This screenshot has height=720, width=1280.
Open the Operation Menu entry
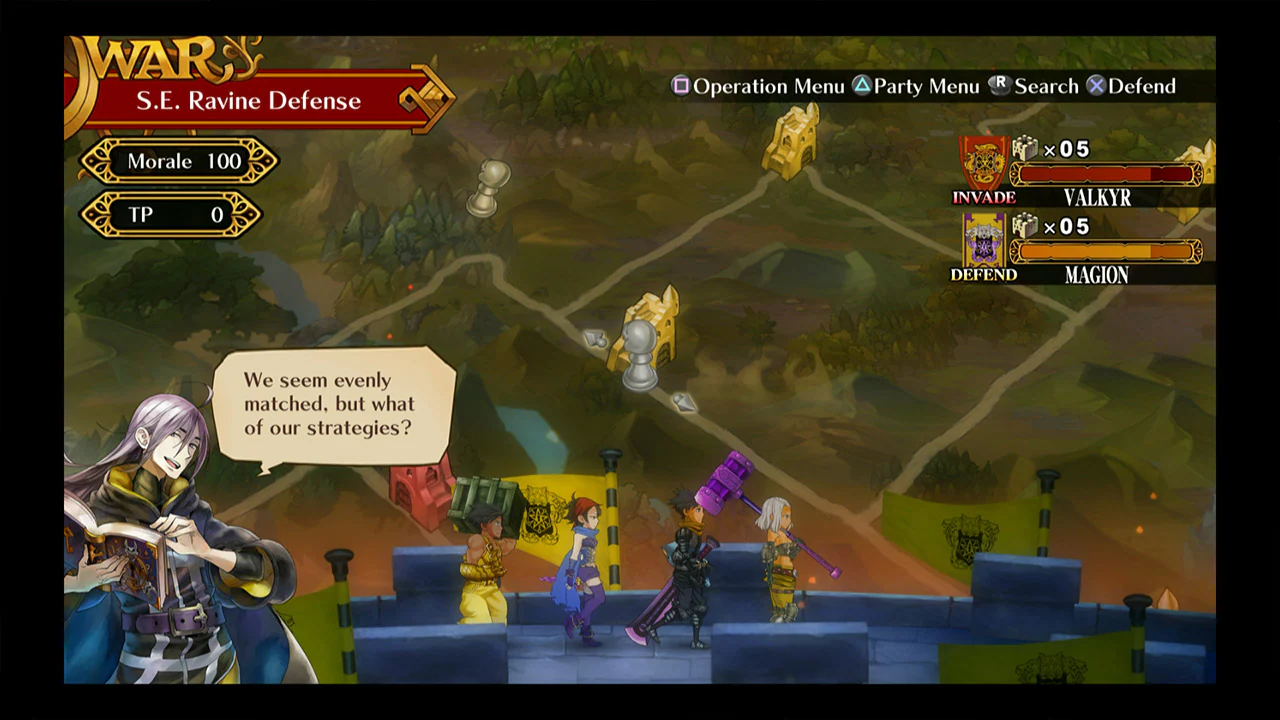pos(770,86)
